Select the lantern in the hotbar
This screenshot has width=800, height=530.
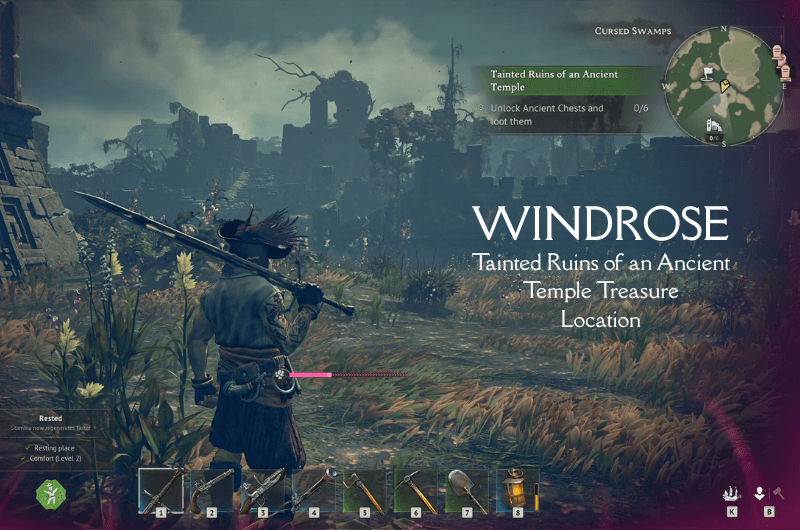click(517, 491)
